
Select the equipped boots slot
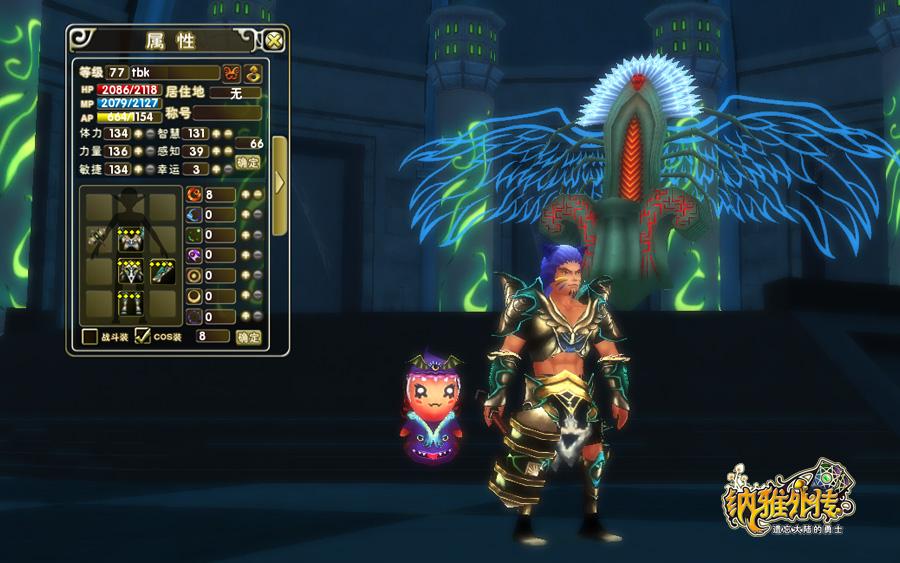131,303
